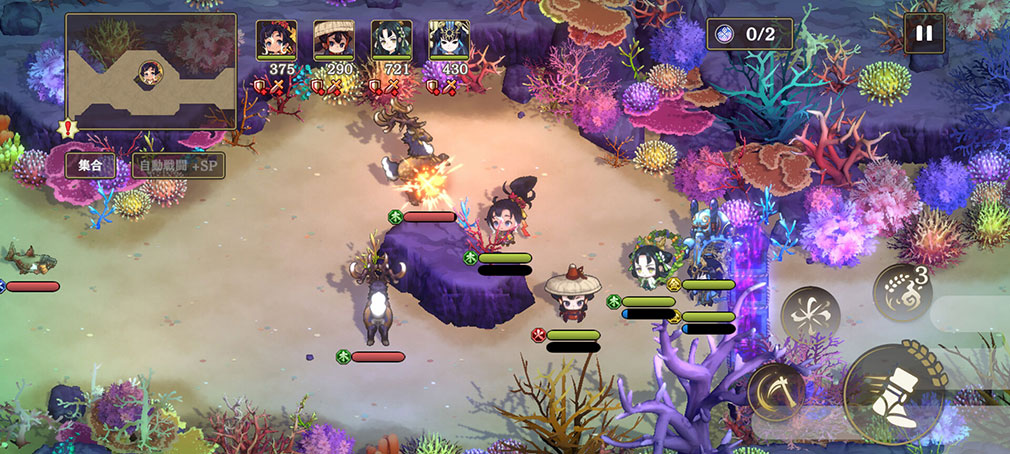Click the red exclamation alert on minimap
This screenshot has height=454, width=1010.
tap(68, 128)
